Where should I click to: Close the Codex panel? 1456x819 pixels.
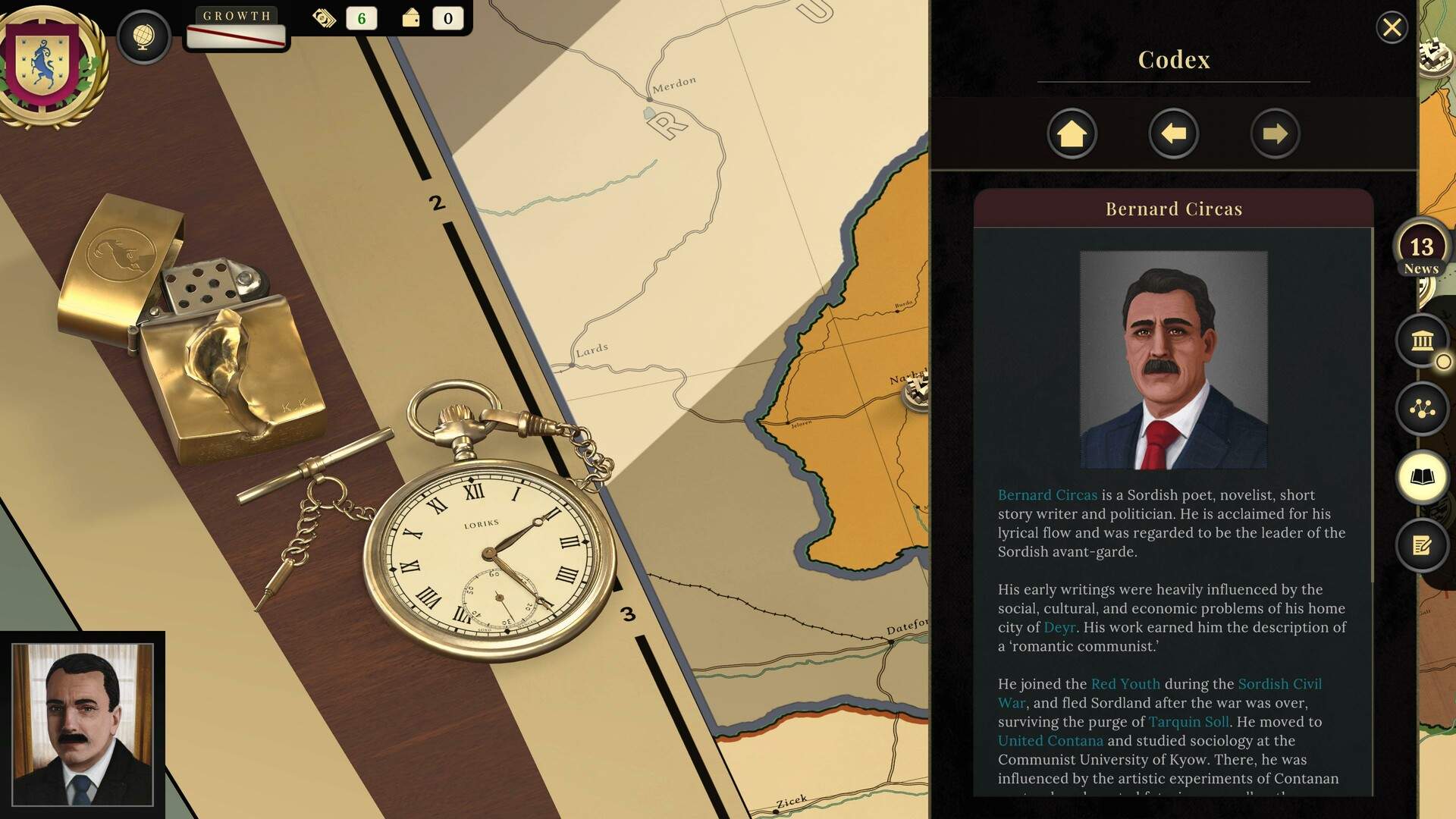(1392, 28)
